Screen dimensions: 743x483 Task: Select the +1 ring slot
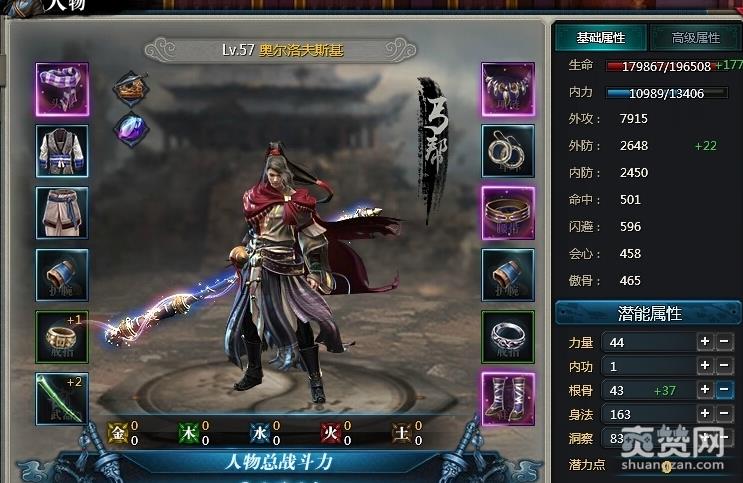pos(62,337)
